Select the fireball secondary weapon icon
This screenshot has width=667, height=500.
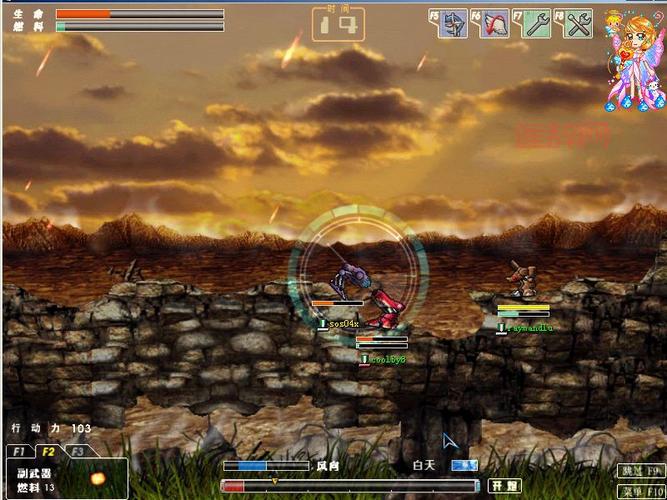click(97, 479)
